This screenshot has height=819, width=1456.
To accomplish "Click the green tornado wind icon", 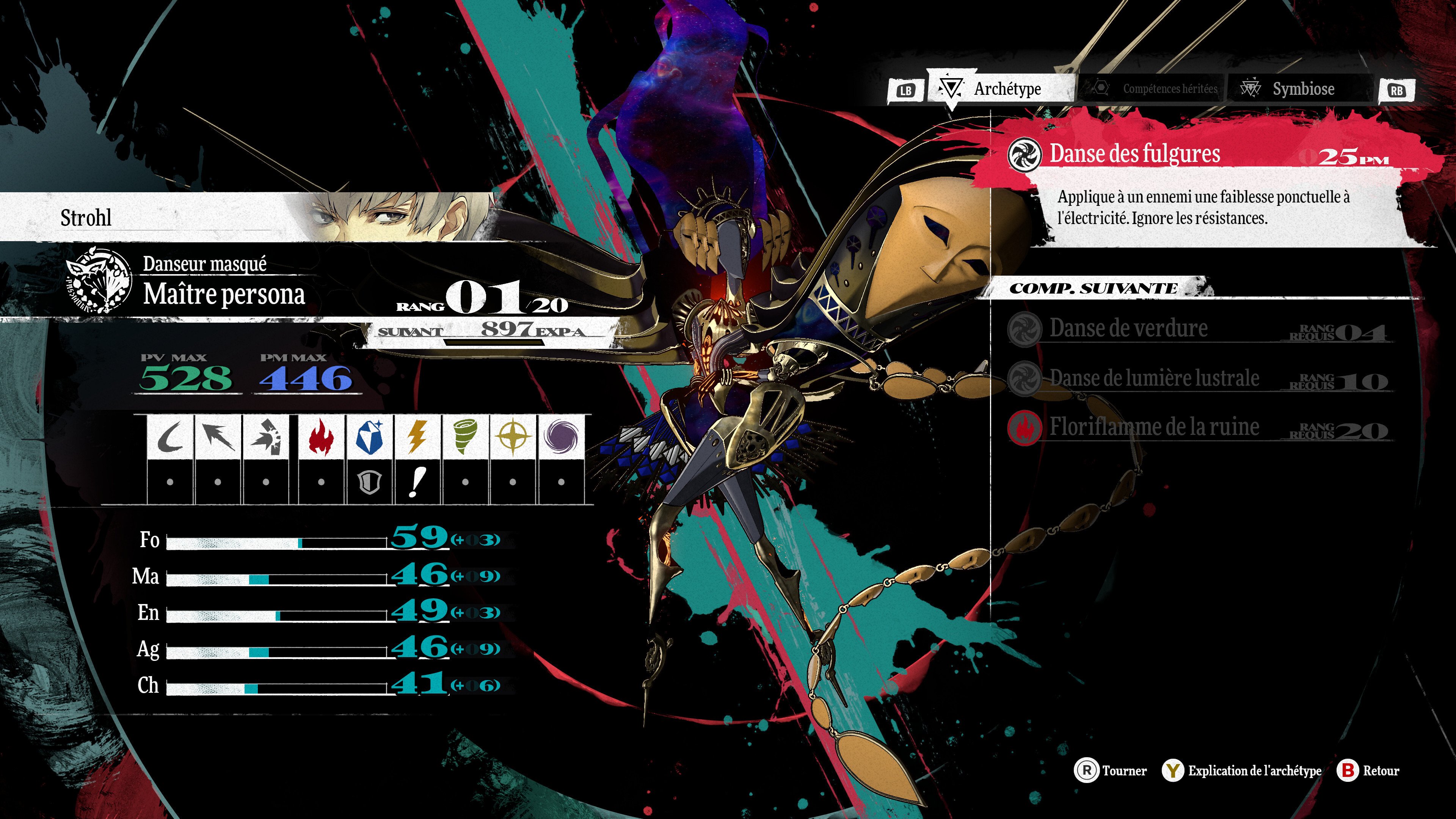I will point(465,437).
